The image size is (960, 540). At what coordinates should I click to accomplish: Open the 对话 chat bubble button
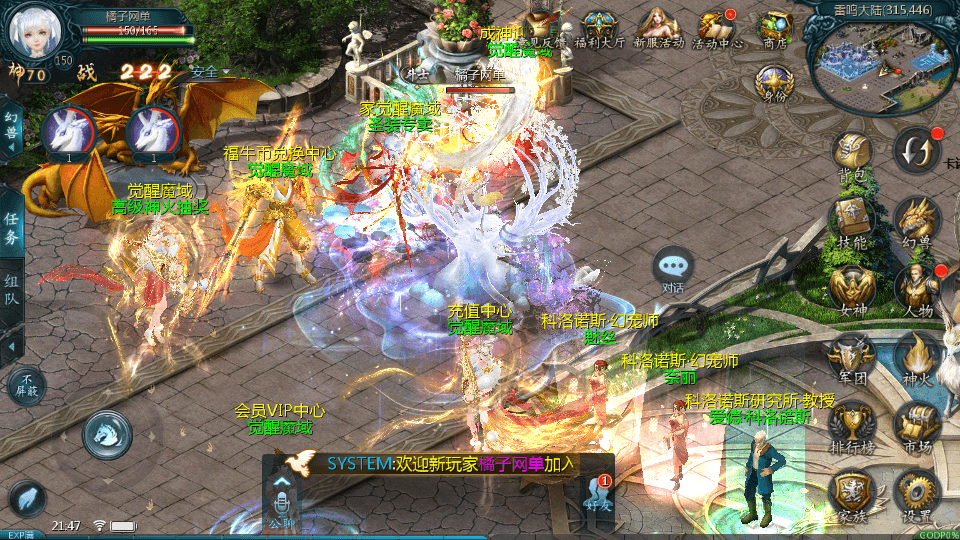pyautogui.click(x=672, y=268)
